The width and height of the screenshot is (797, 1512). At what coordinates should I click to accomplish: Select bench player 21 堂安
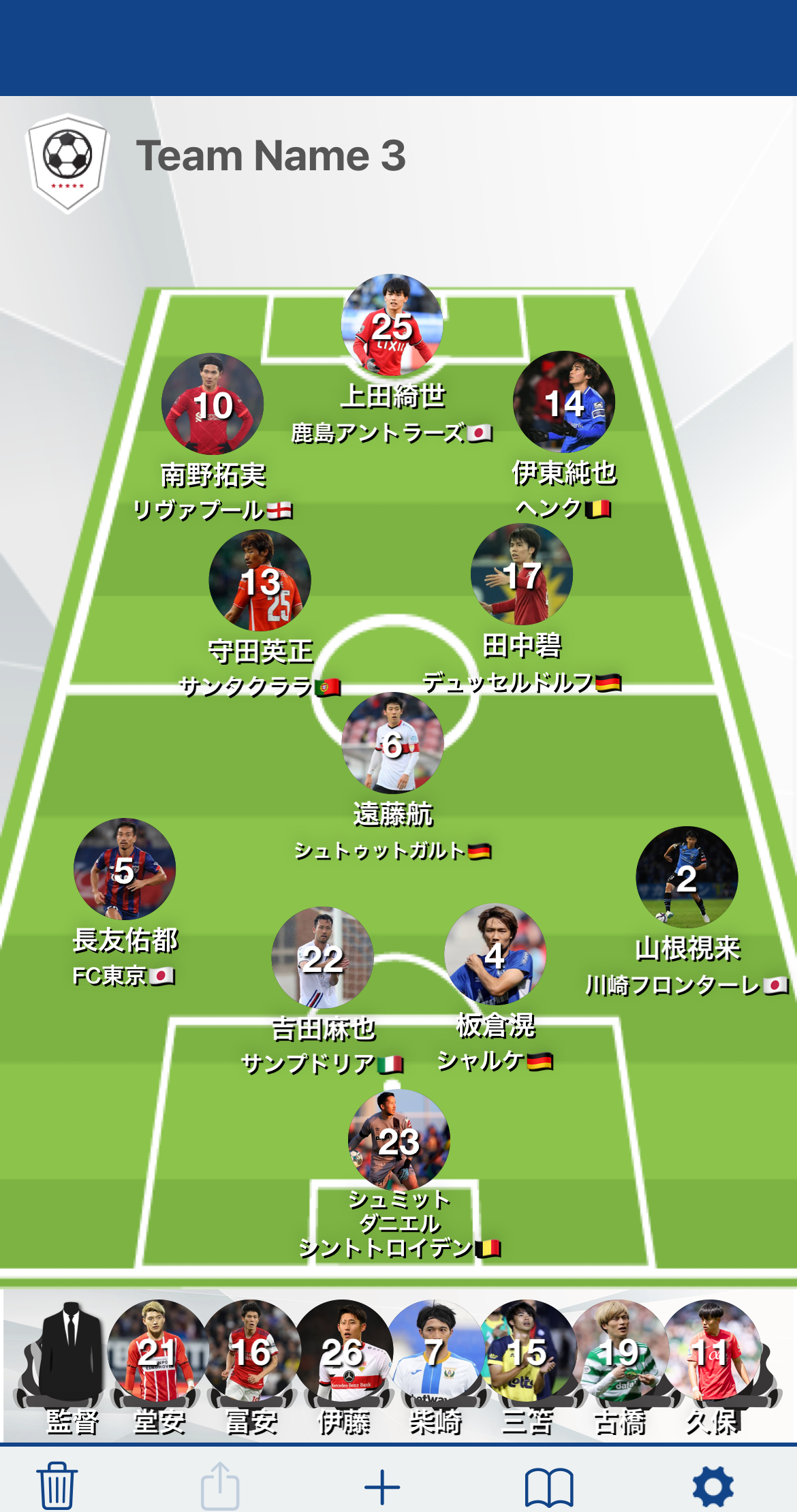pyautogui.click(x=159, y=1352)
